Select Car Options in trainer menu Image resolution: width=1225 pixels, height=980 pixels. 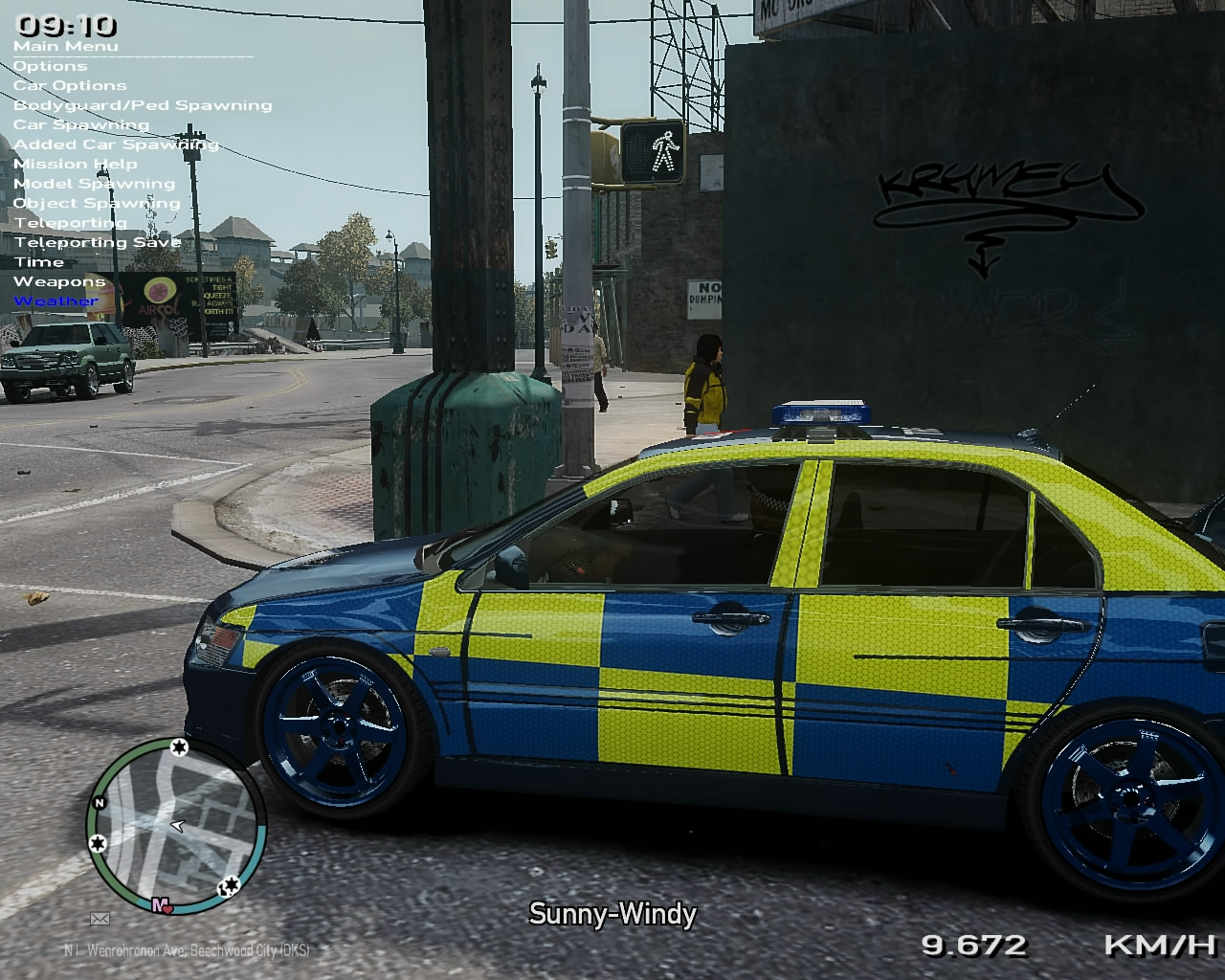click(x=69, y=85)
